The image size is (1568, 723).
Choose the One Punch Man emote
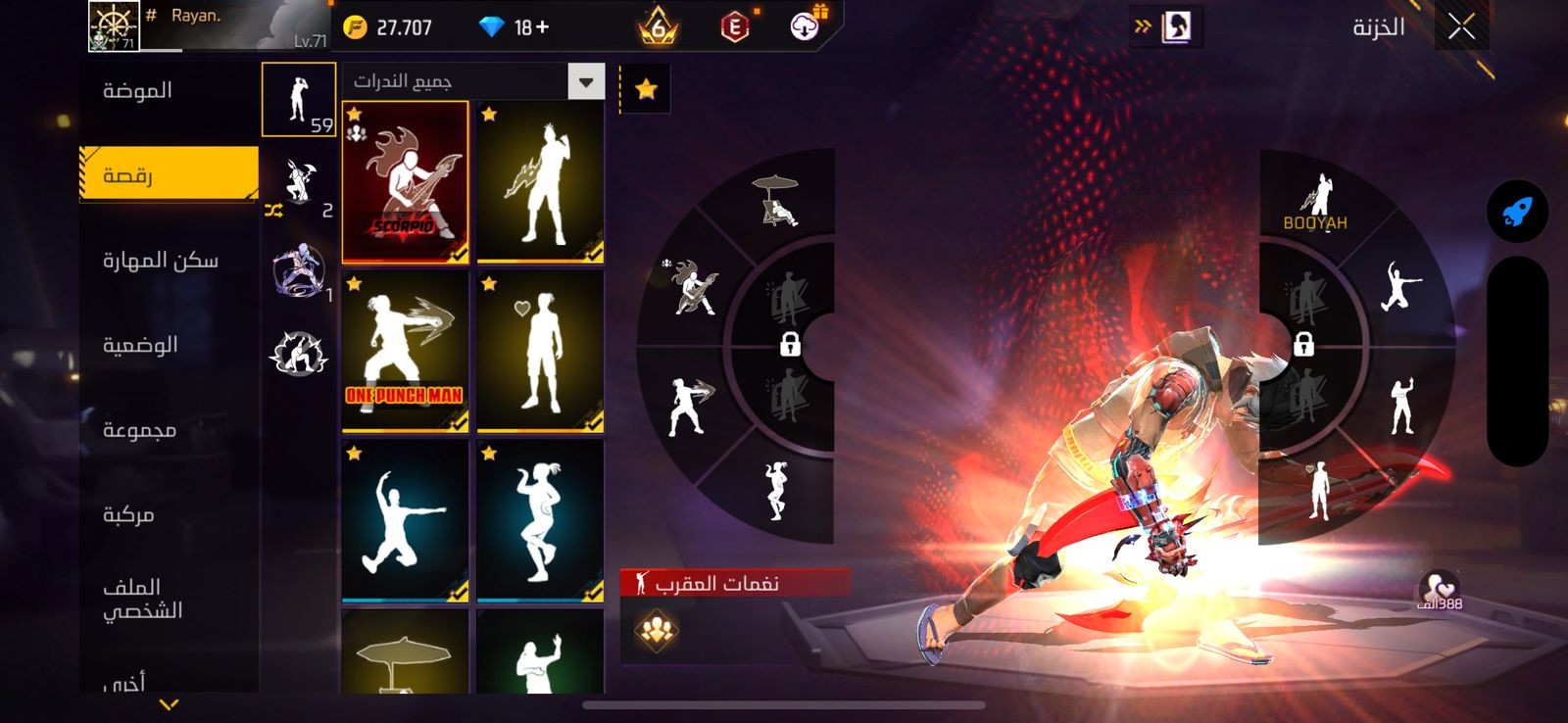coord(405,351)
